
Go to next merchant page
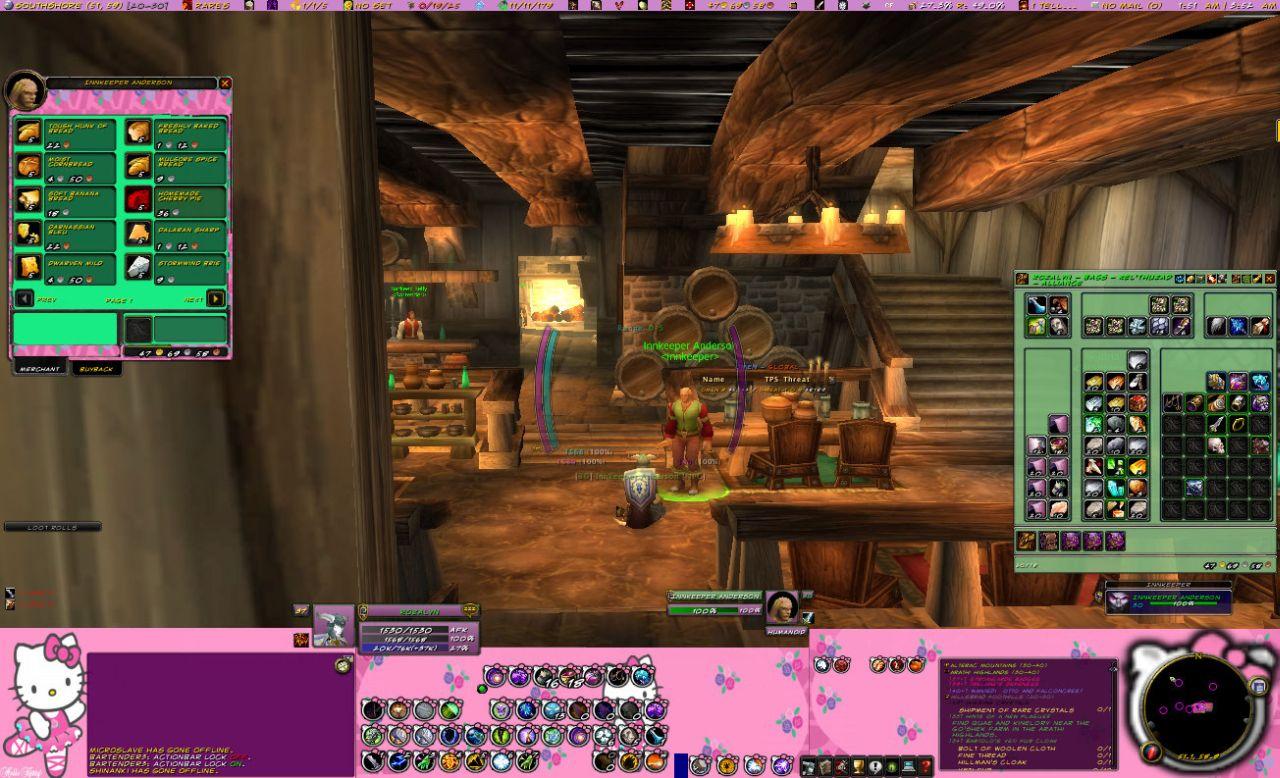pyautogui.click(x=215, y=298)
